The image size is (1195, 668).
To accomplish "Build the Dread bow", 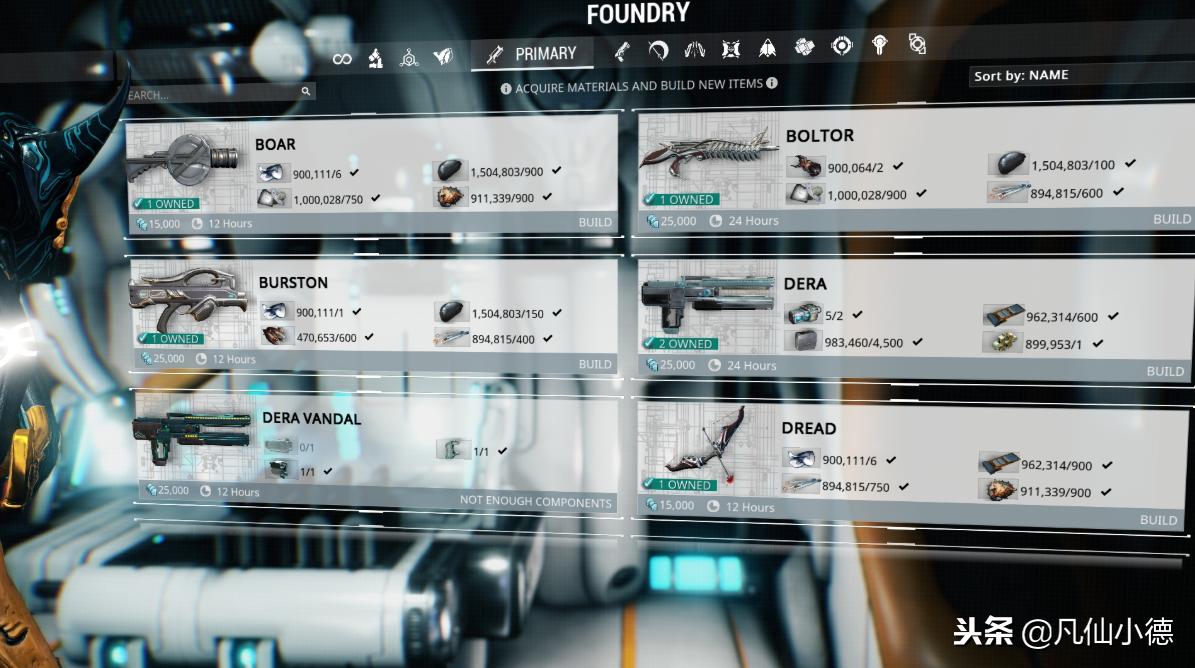I will pyautogui.click(x=1159, y=520).
